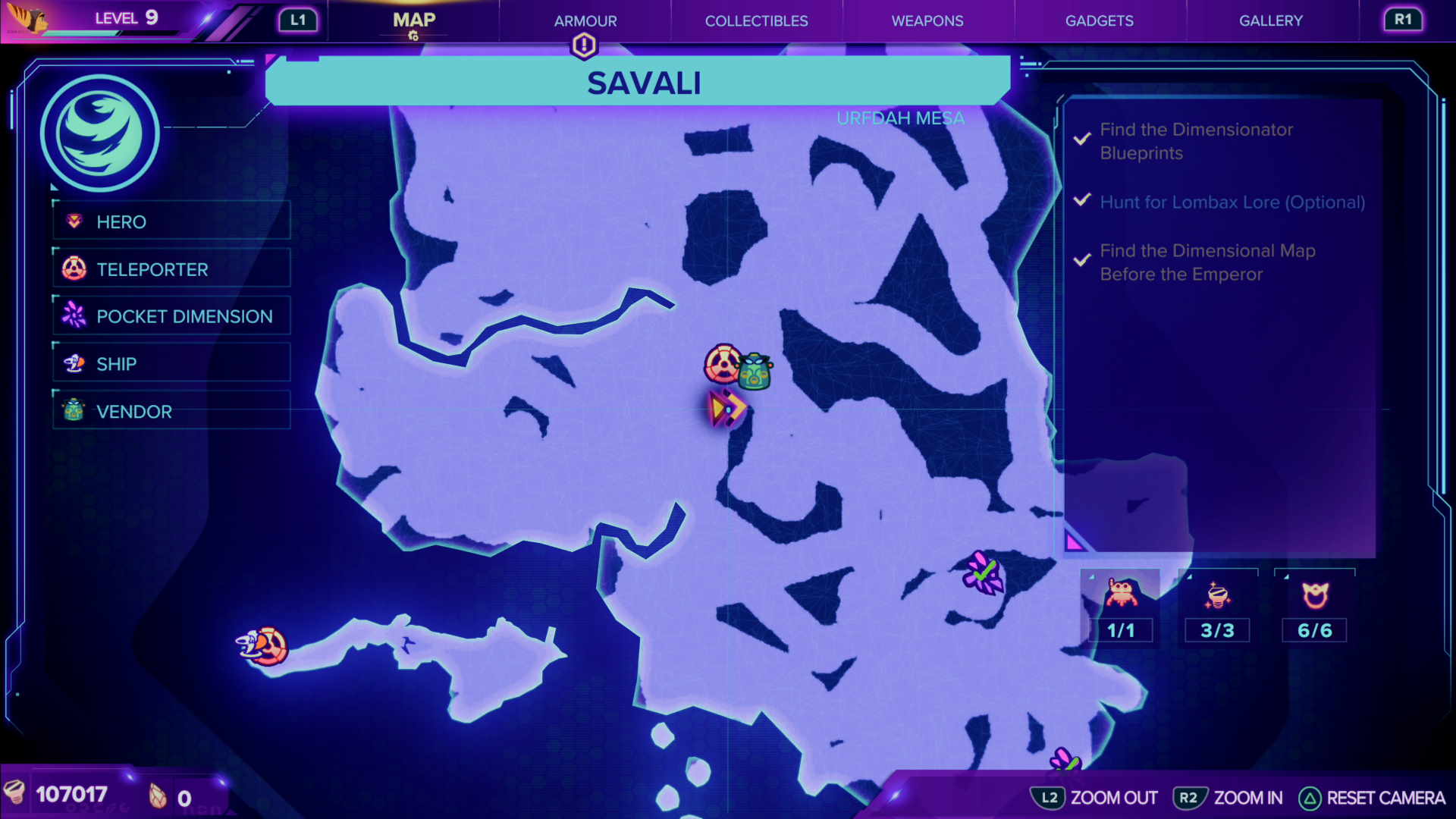This screenshot has width=1456, height=819.
Task: Select the hero arrow marker showing Ratchet's position
Action: point(726,407)
